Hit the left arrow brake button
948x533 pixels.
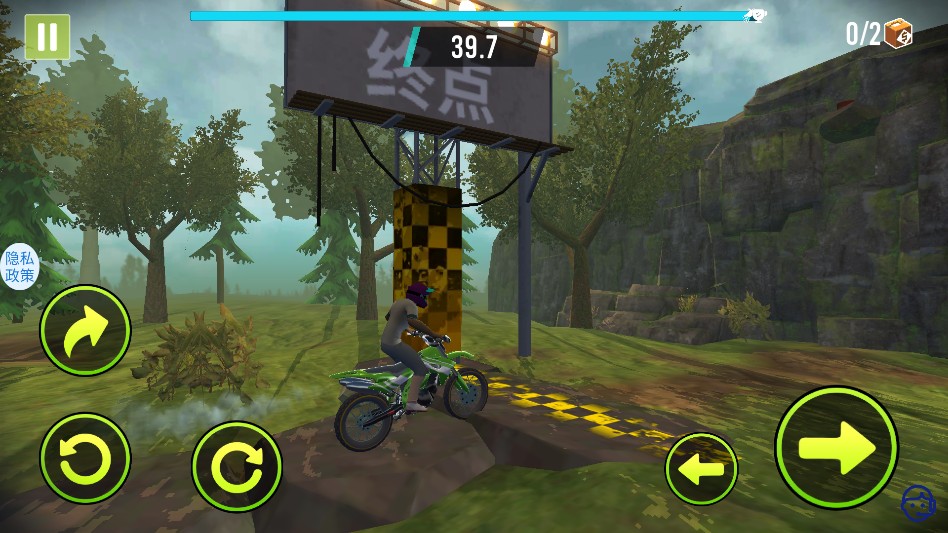pos(701,468)
